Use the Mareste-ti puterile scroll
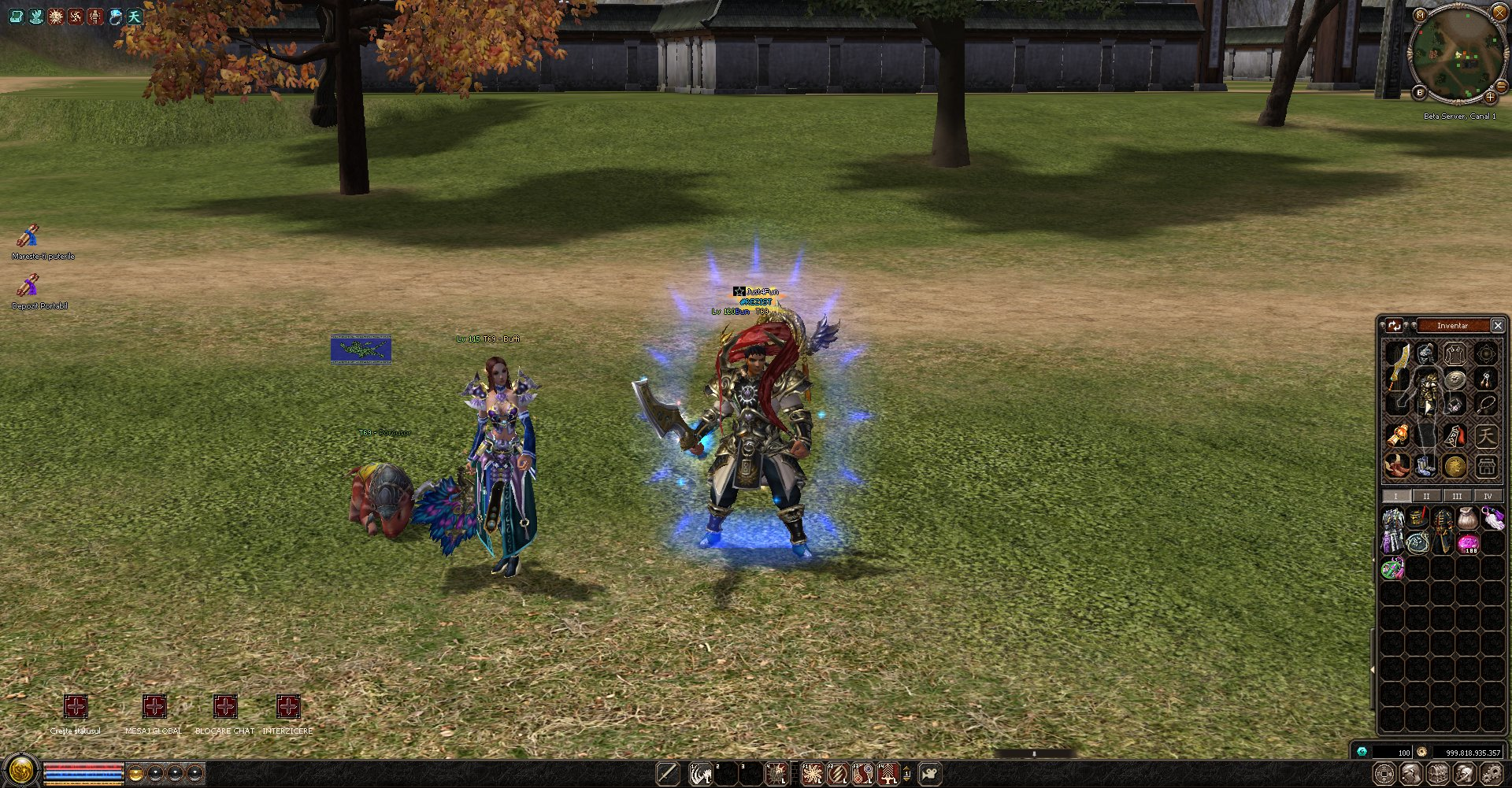The width and height of the screenshot is (1512, 788). (x=28, y=236)
